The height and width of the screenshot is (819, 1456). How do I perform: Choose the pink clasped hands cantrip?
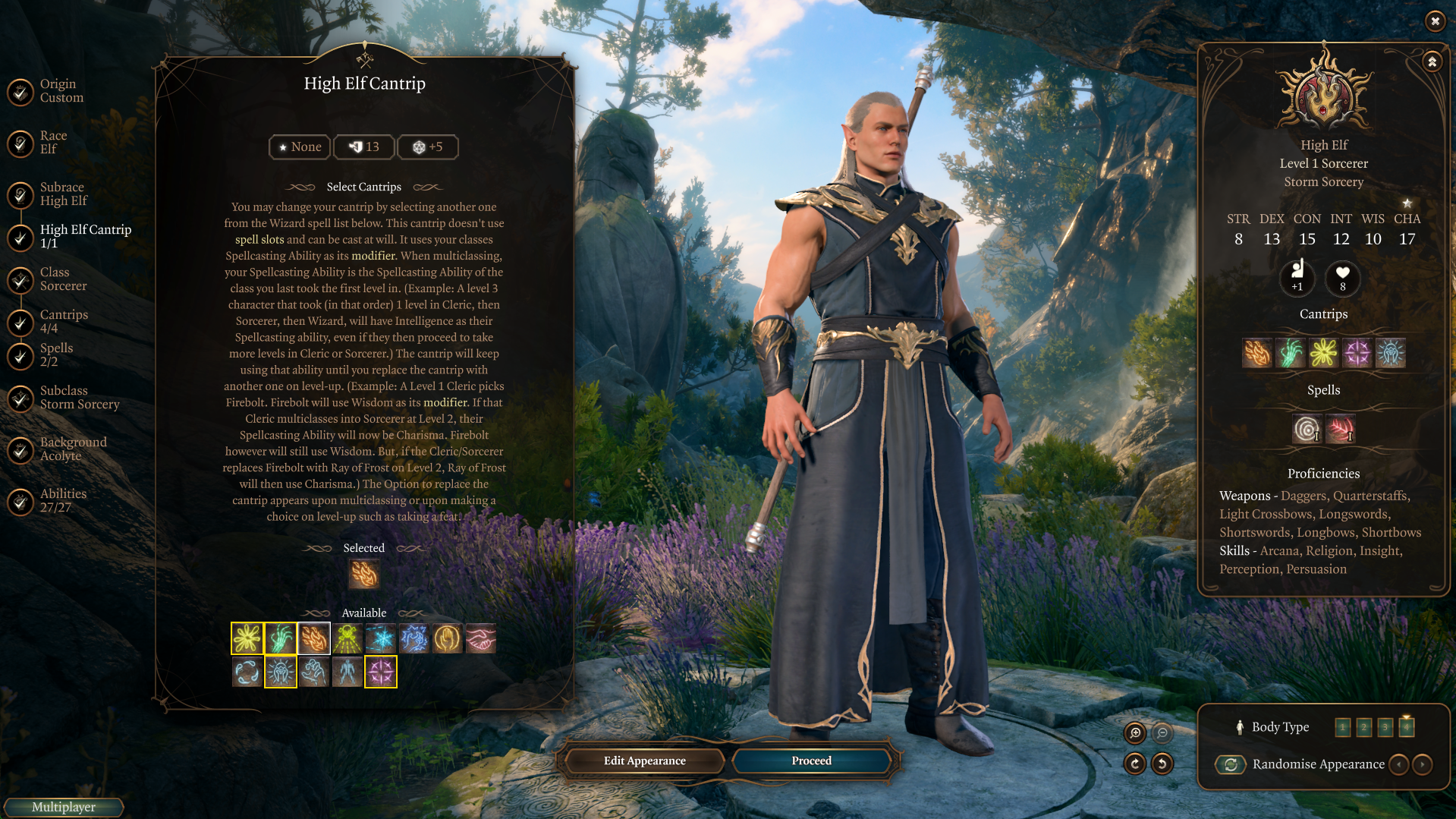pyautogui.click(x=480, y=638)
